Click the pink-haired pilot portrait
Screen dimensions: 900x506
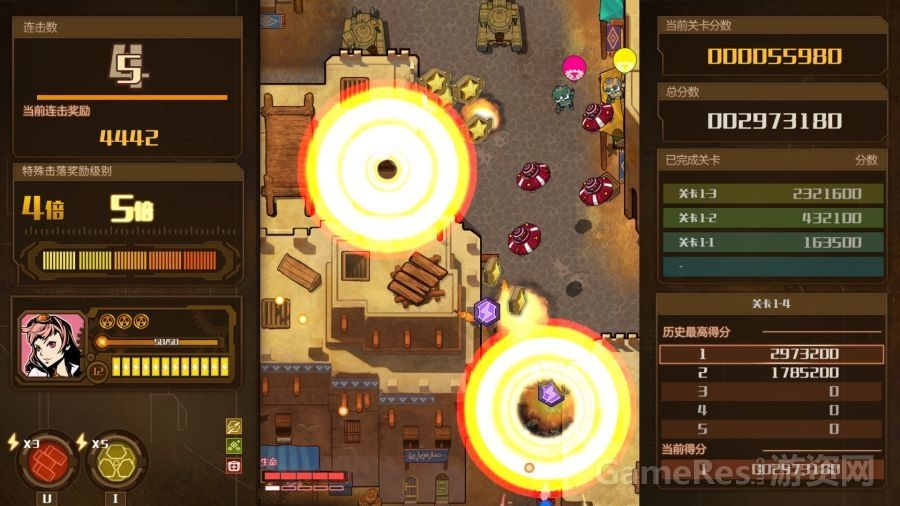click(51, 346)
